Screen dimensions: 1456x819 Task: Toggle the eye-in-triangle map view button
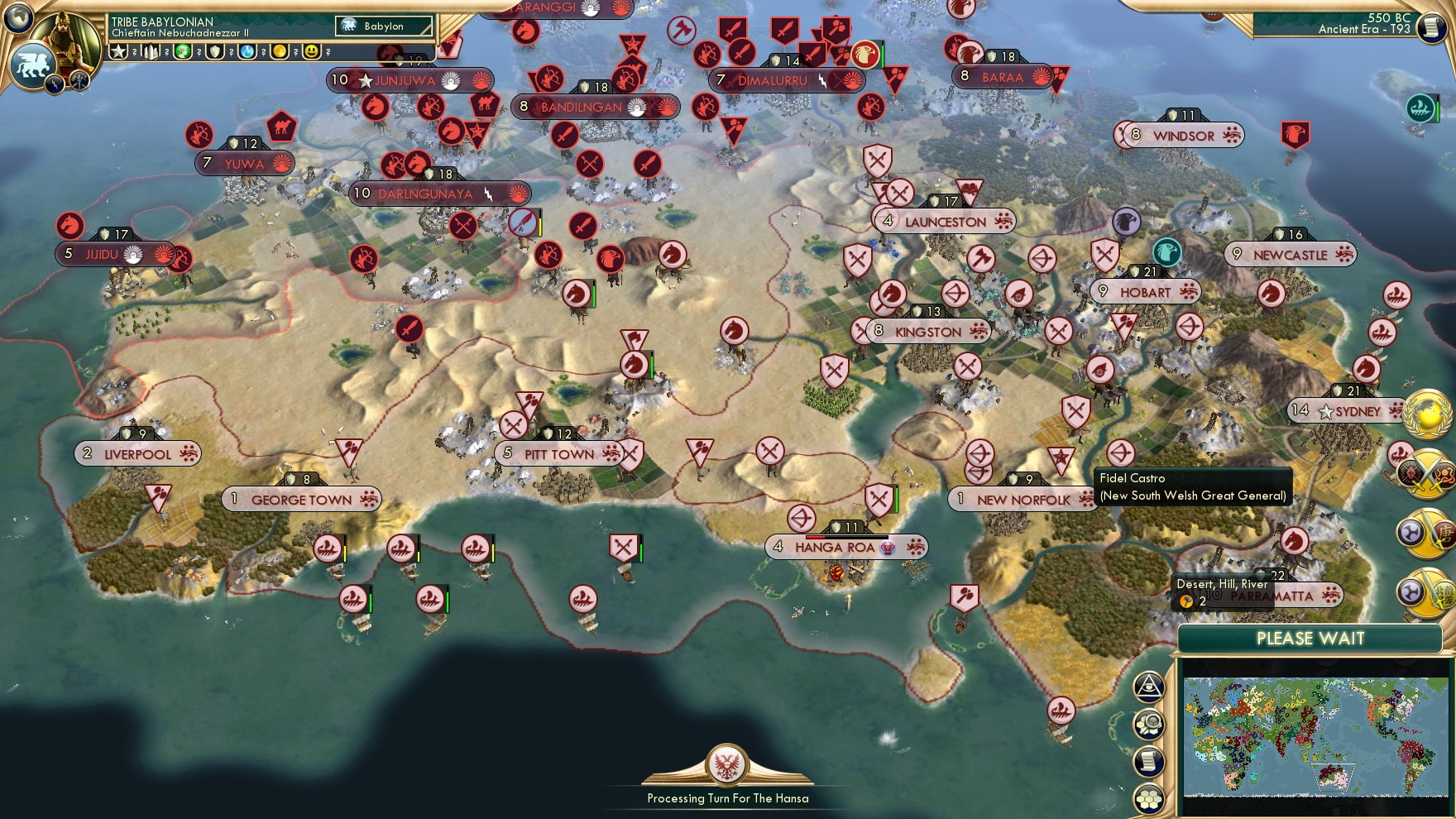1149,687
